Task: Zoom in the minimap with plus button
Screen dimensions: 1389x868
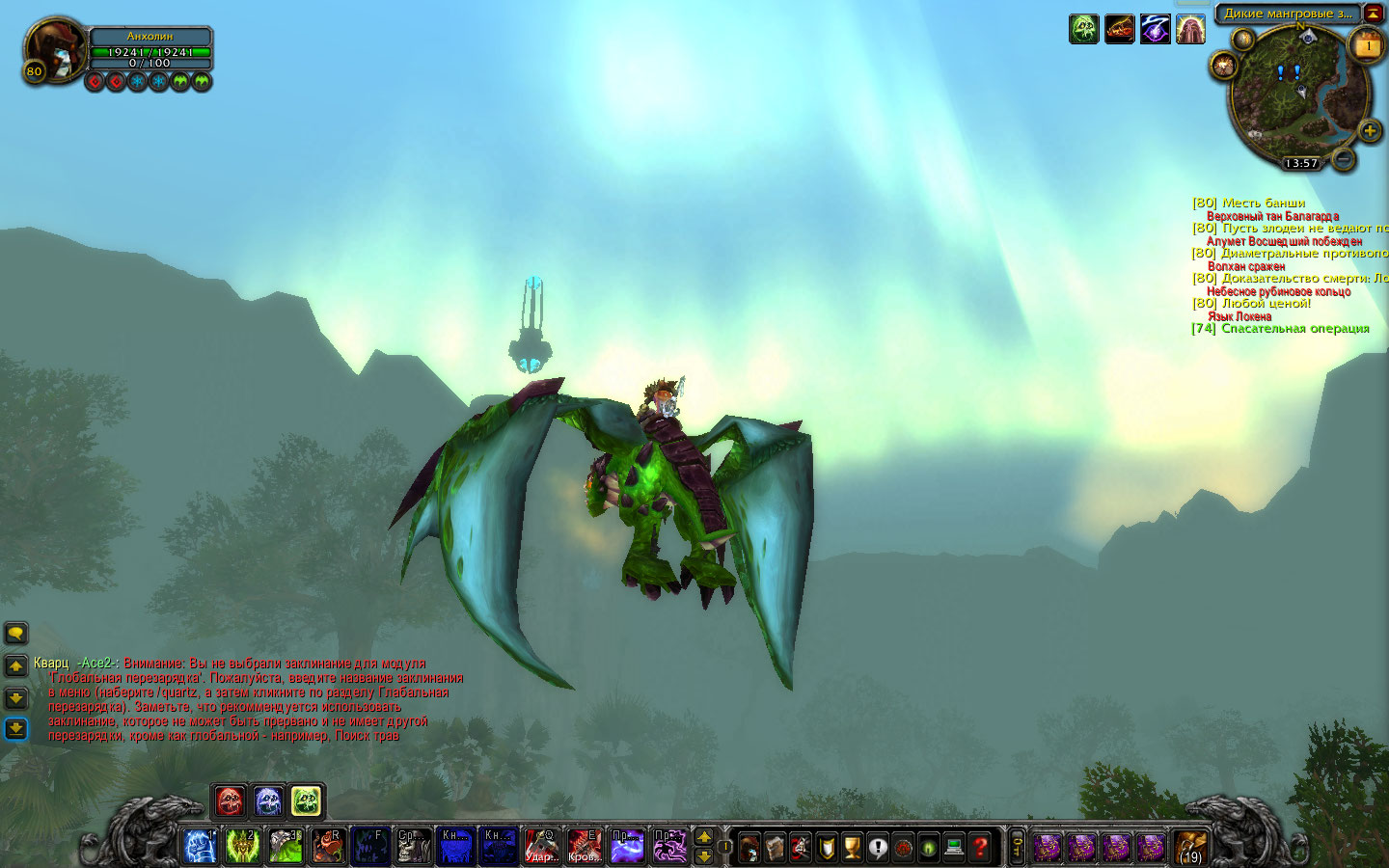Action: [x=1369, y=130]
